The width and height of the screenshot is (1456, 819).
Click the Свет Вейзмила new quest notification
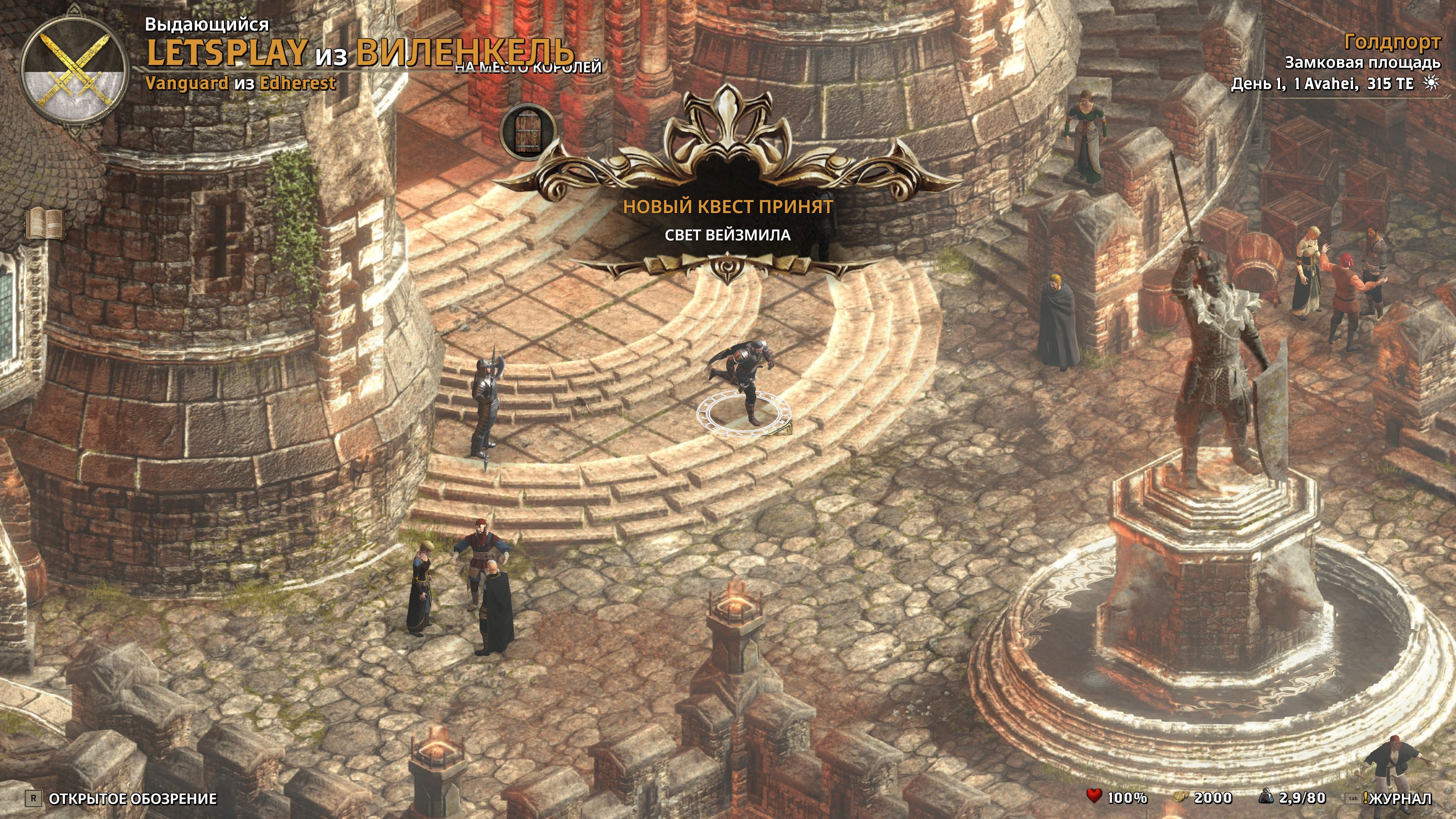click(x=728, y=234)
